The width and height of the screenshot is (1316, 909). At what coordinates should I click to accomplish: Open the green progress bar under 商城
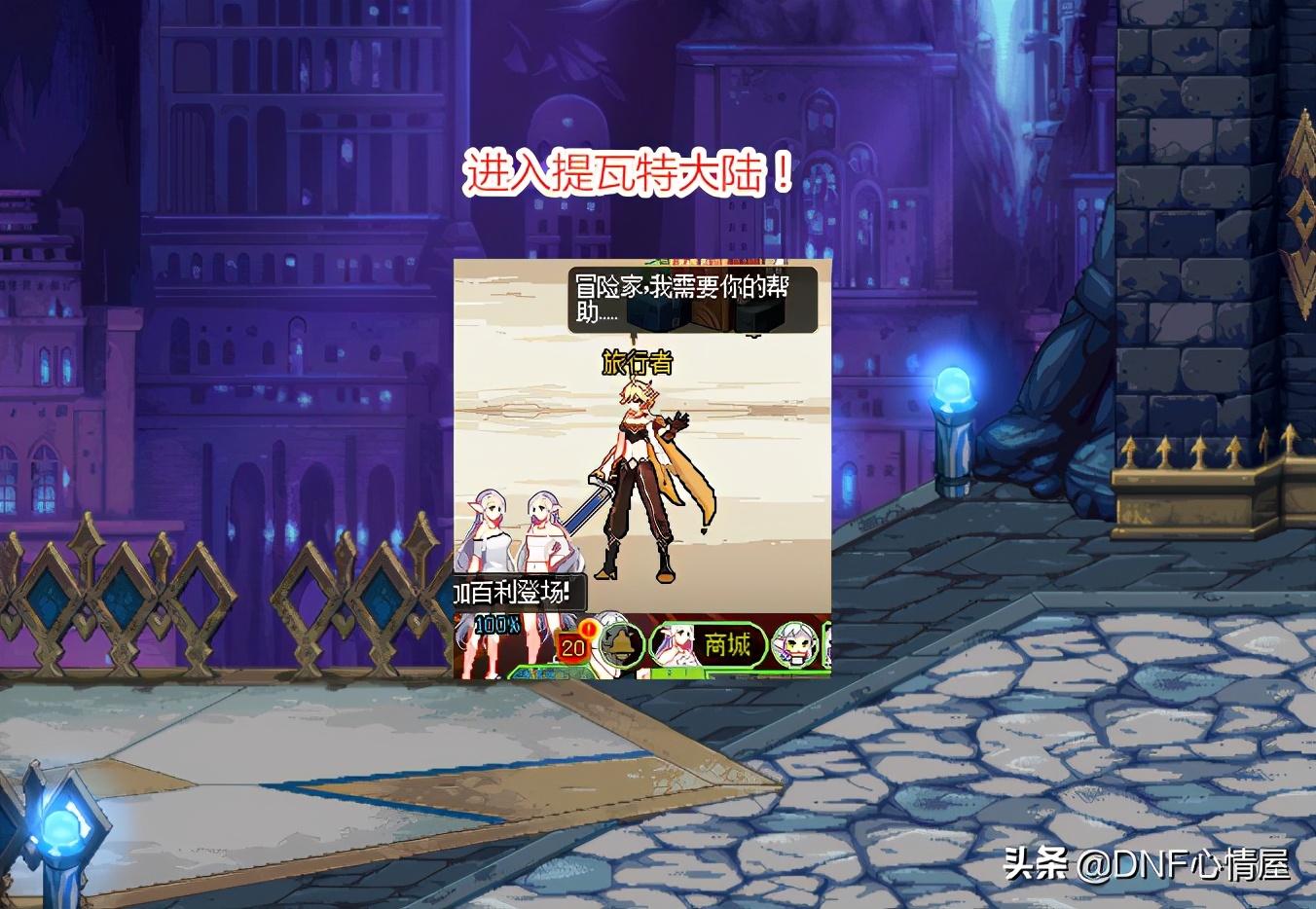[678, 672]
